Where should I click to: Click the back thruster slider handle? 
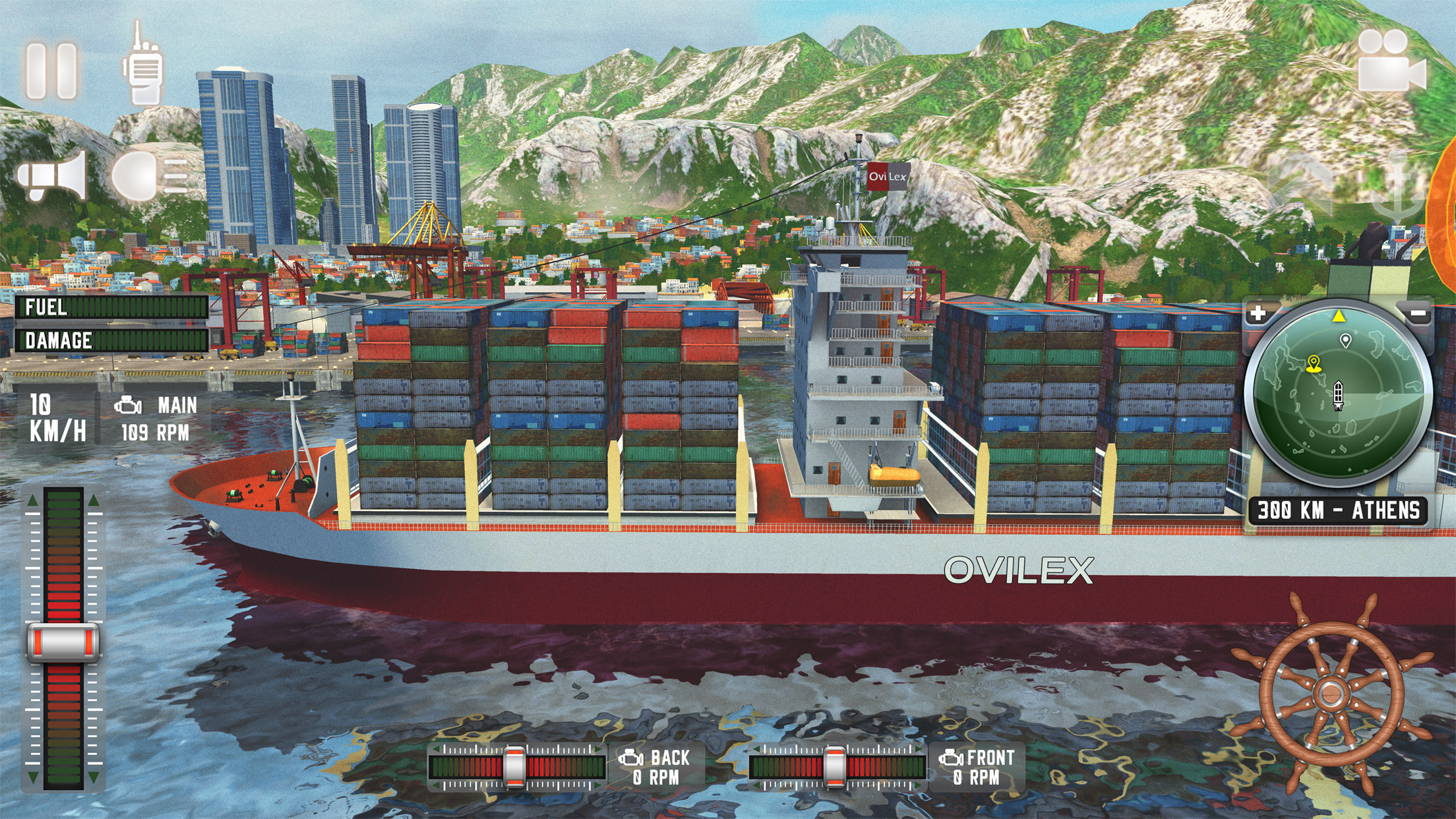pyautogui.click(x=514, y=767)
